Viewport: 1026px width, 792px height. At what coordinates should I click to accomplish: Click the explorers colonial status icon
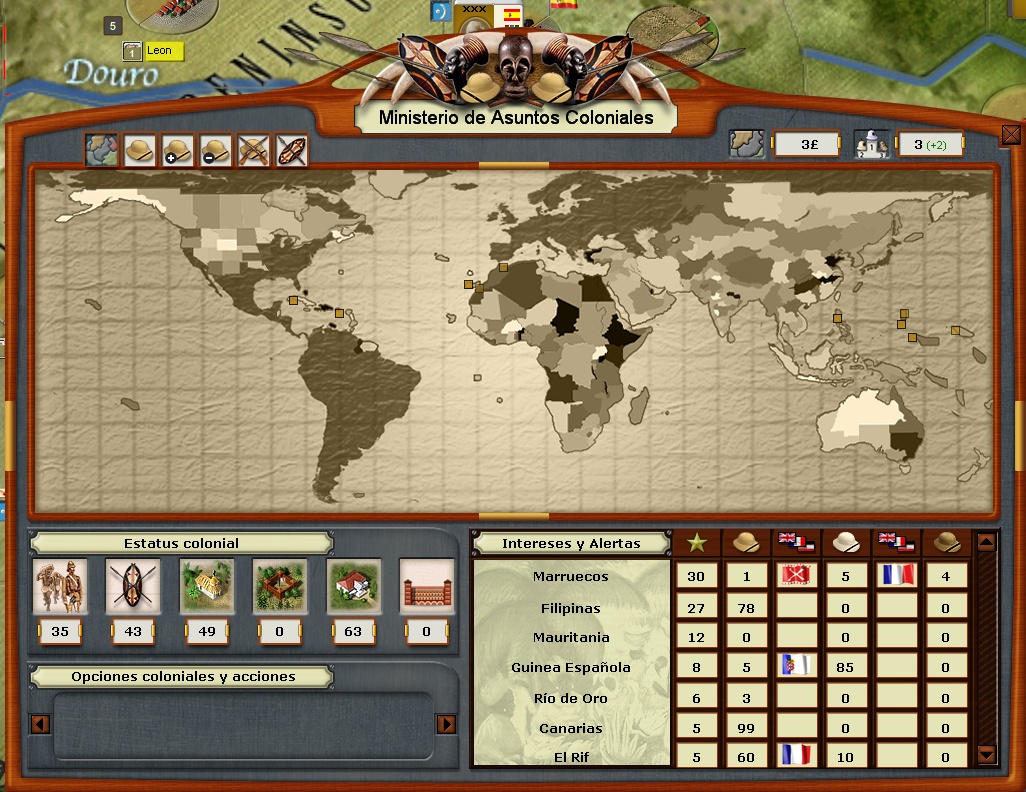pyautogui.click(x=60, y=586)
